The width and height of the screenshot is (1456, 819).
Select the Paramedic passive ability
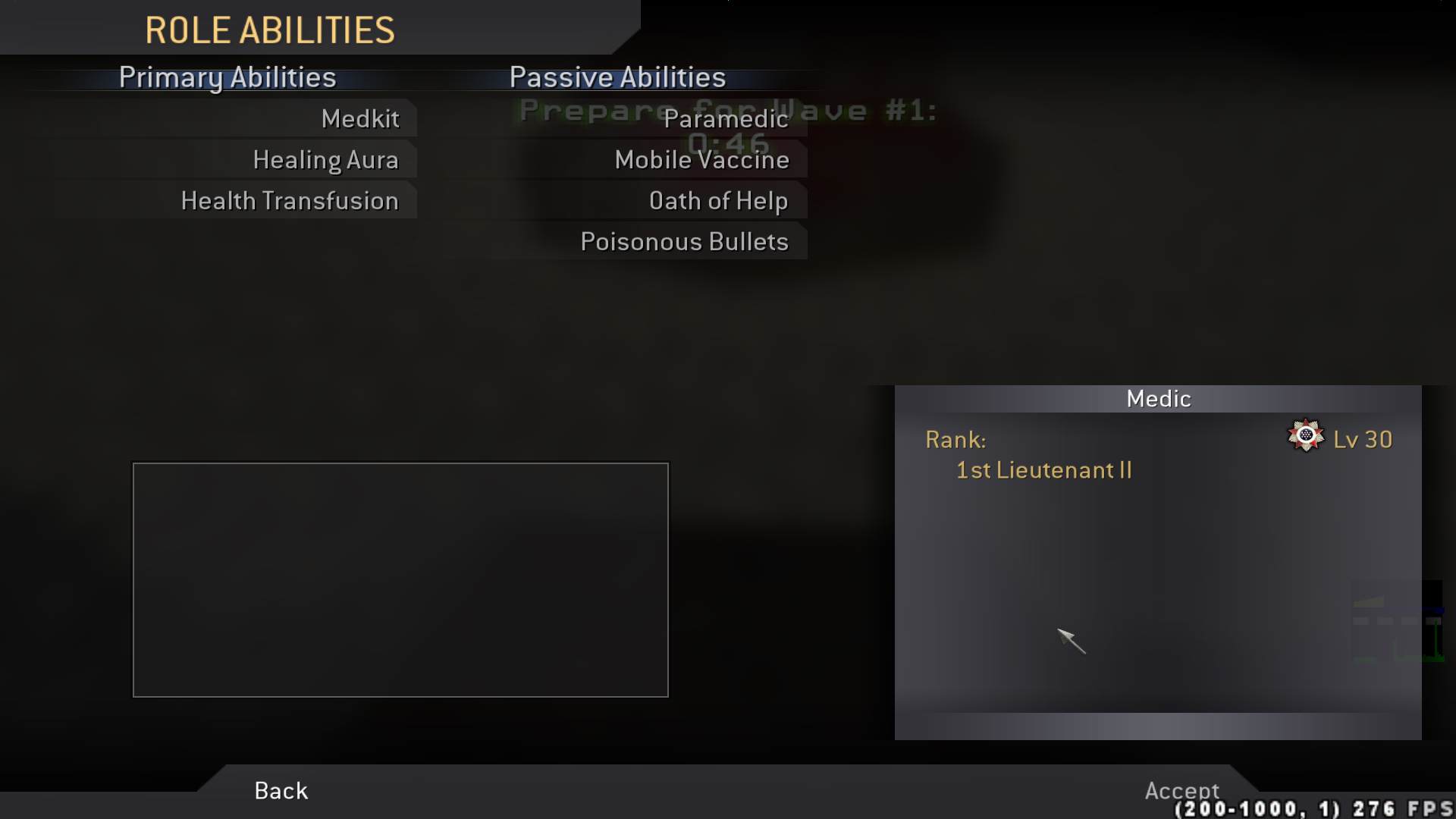click(725, 119)
